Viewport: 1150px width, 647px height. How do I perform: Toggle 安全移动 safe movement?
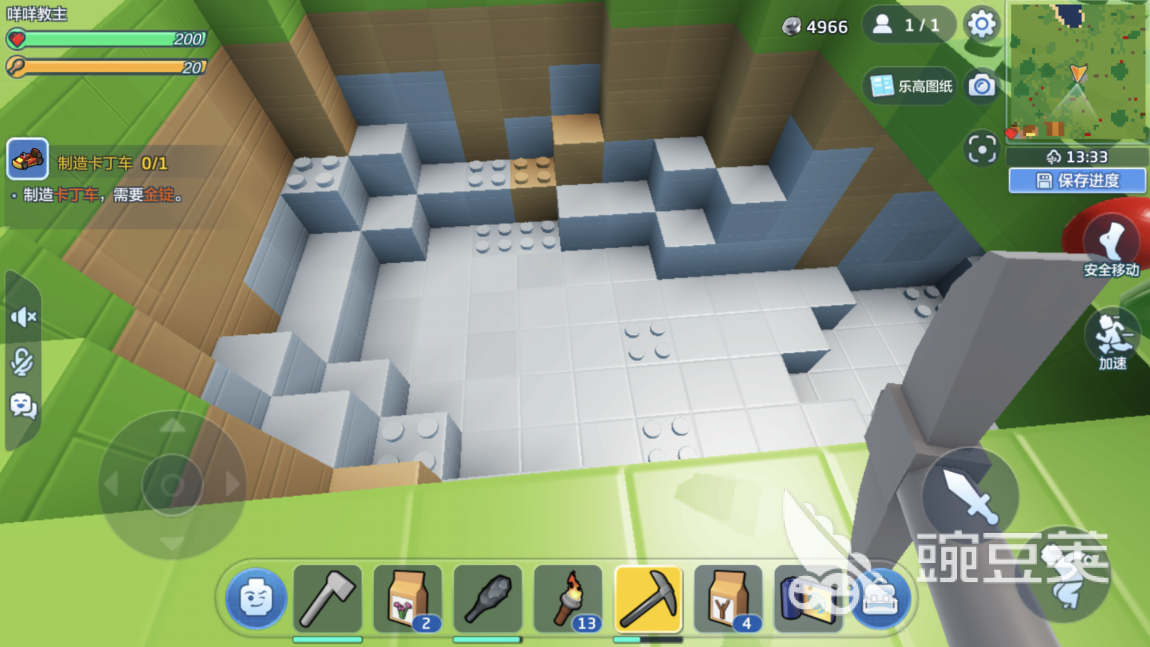tap(1110, 243)
